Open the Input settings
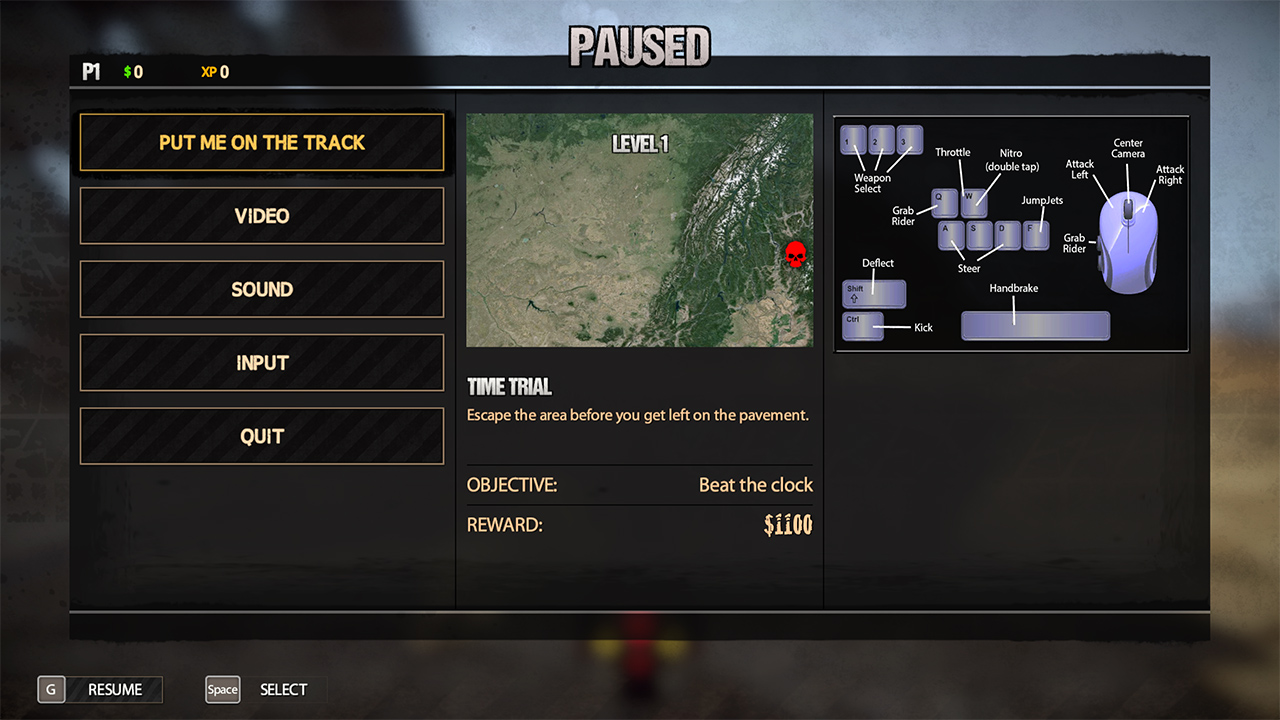Image resolution: width=1280 pixels, height=720 pixels. coord(262,363)
